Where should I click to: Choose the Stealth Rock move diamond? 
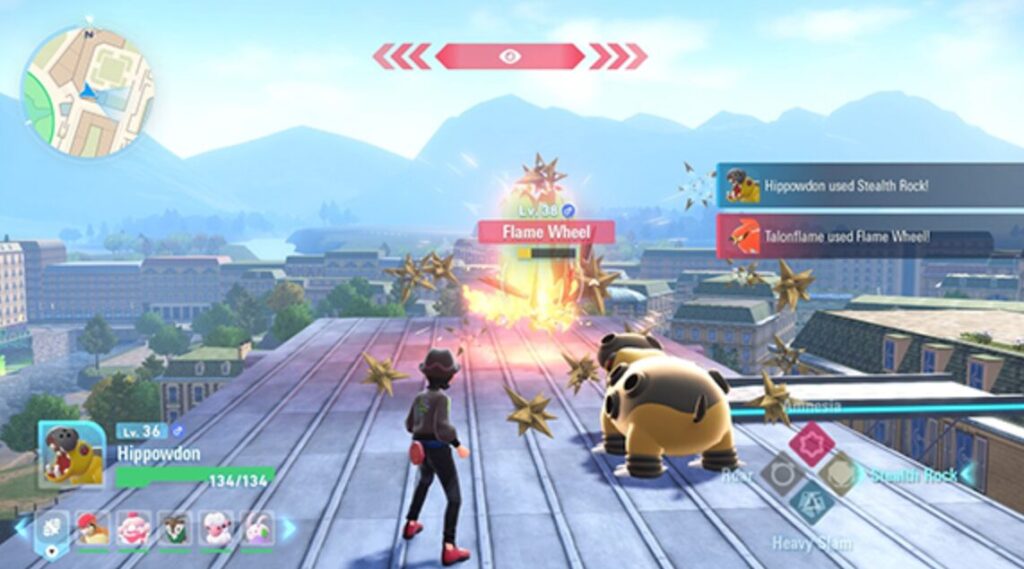840,473
